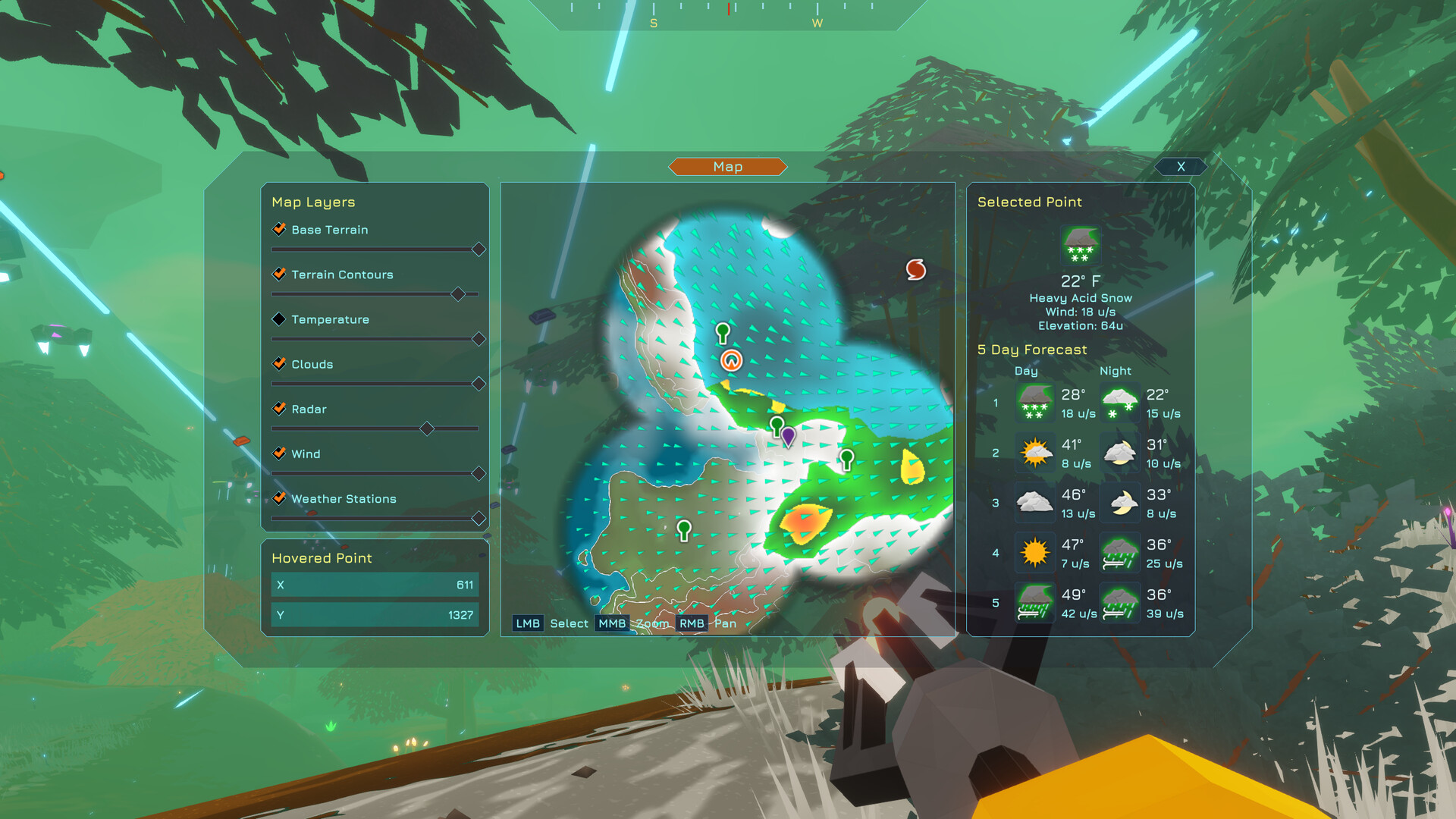The height and width of the screenshot is (819, 1456).
Task: Close the map panel with X button
Action: 1181,166
